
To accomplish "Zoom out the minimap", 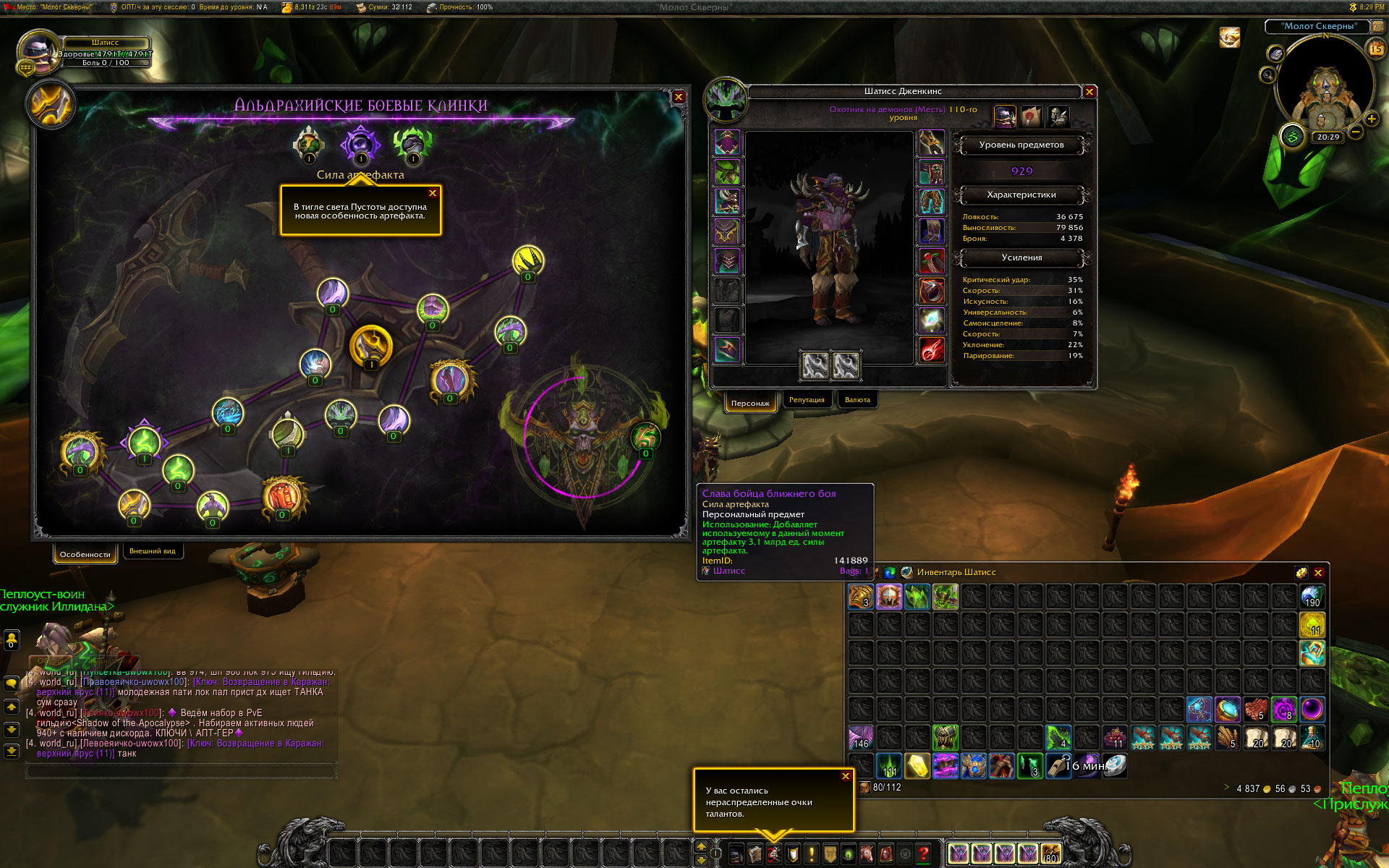I will tap(1356, 132).
